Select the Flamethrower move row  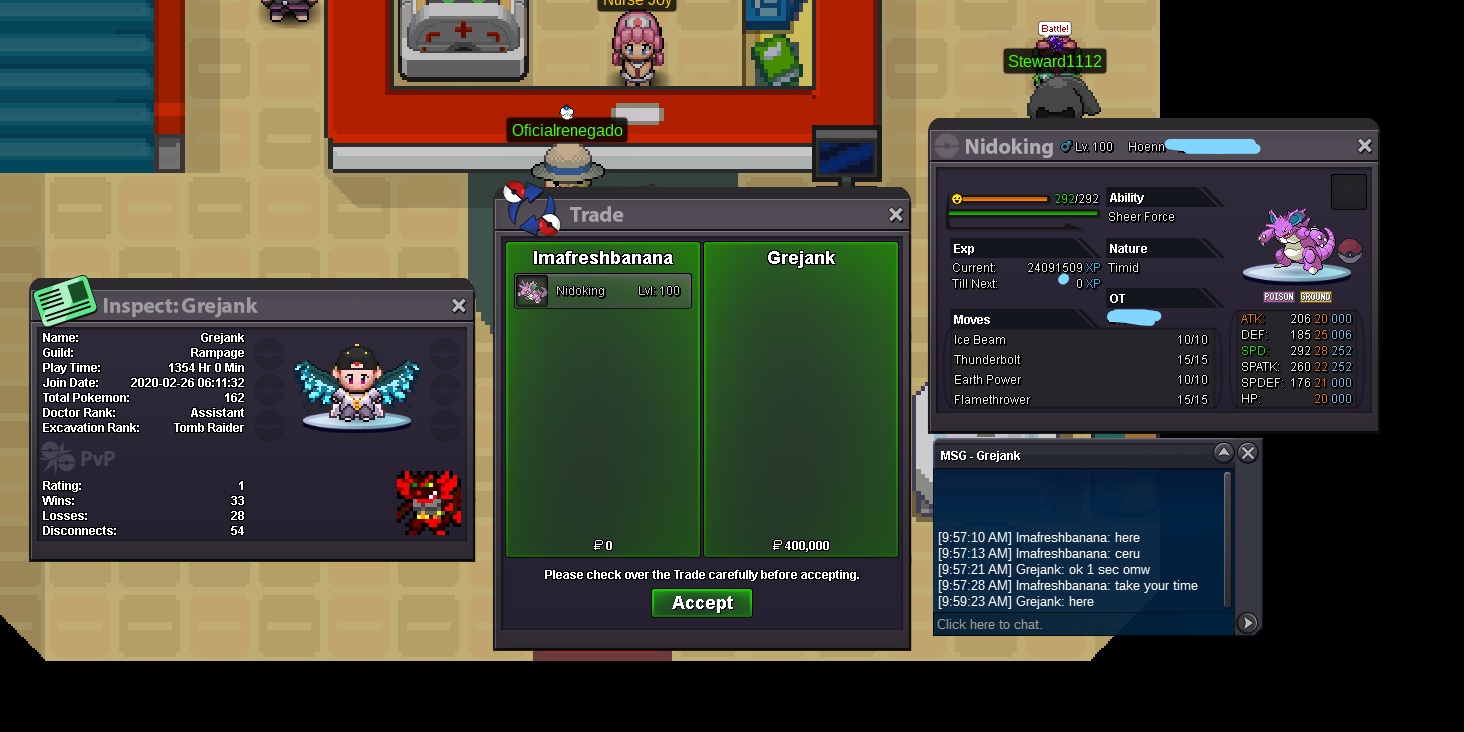tap(1080, 400)
